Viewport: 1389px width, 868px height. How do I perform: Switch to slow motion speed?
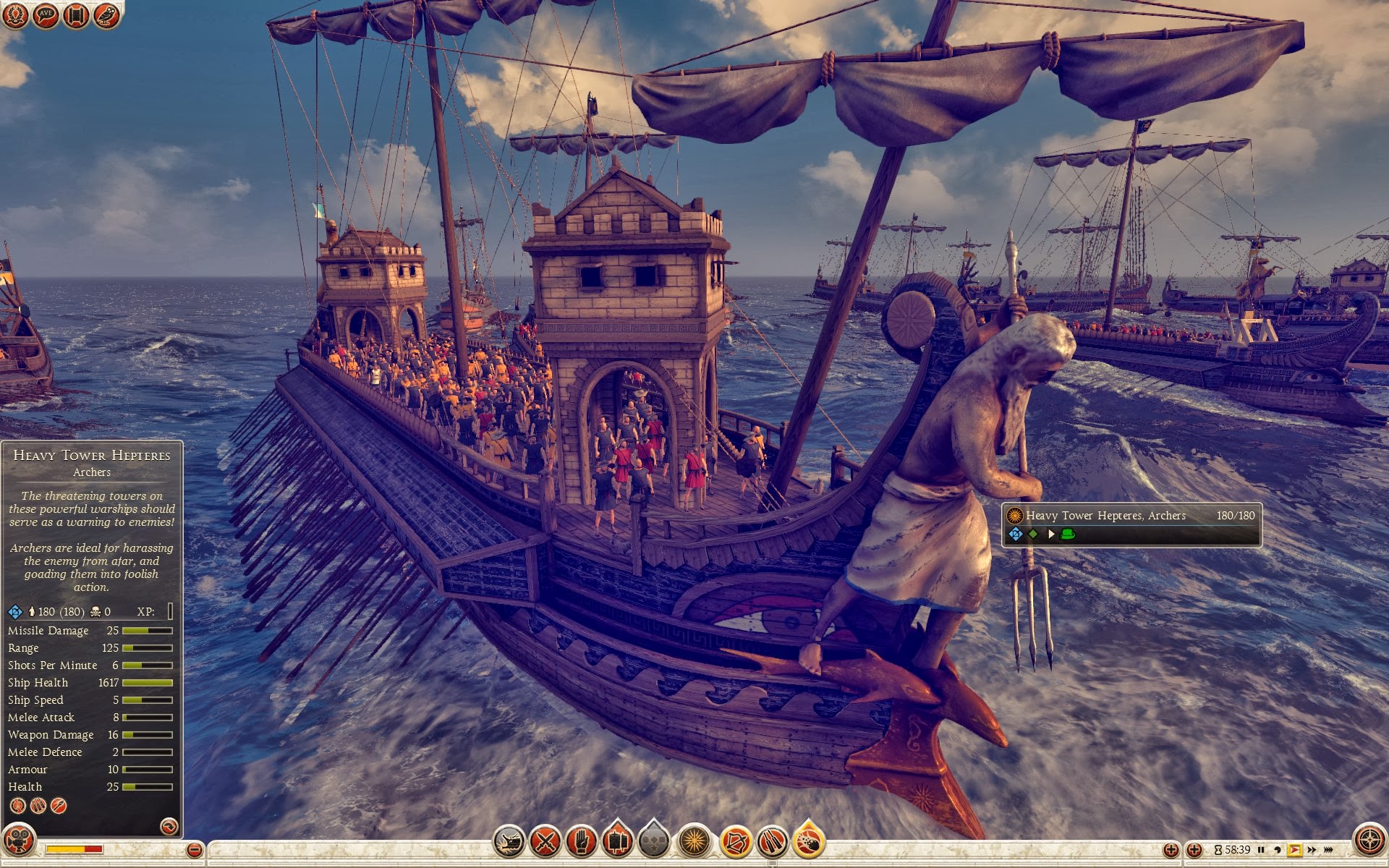coord(1278,850)
